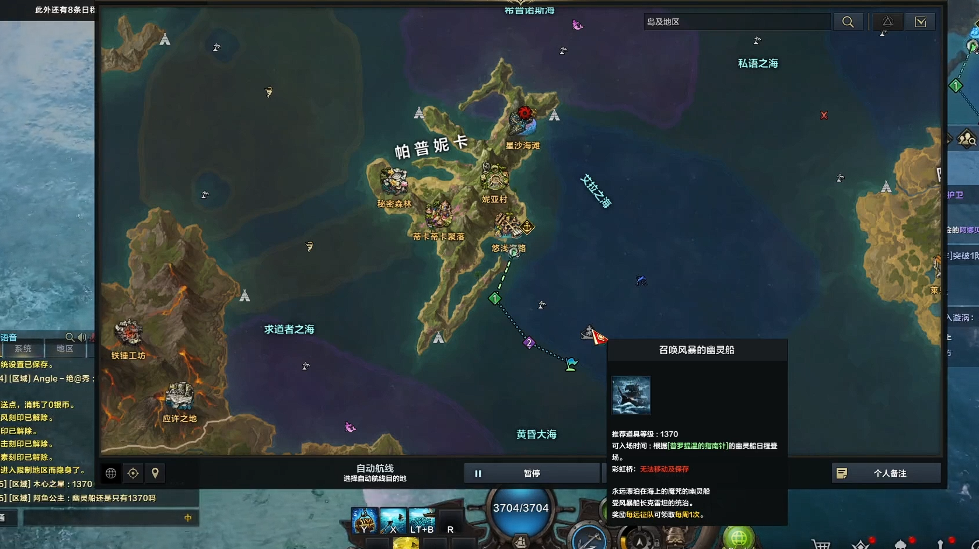Switch to the 地区 chat tab

[65, 349]
